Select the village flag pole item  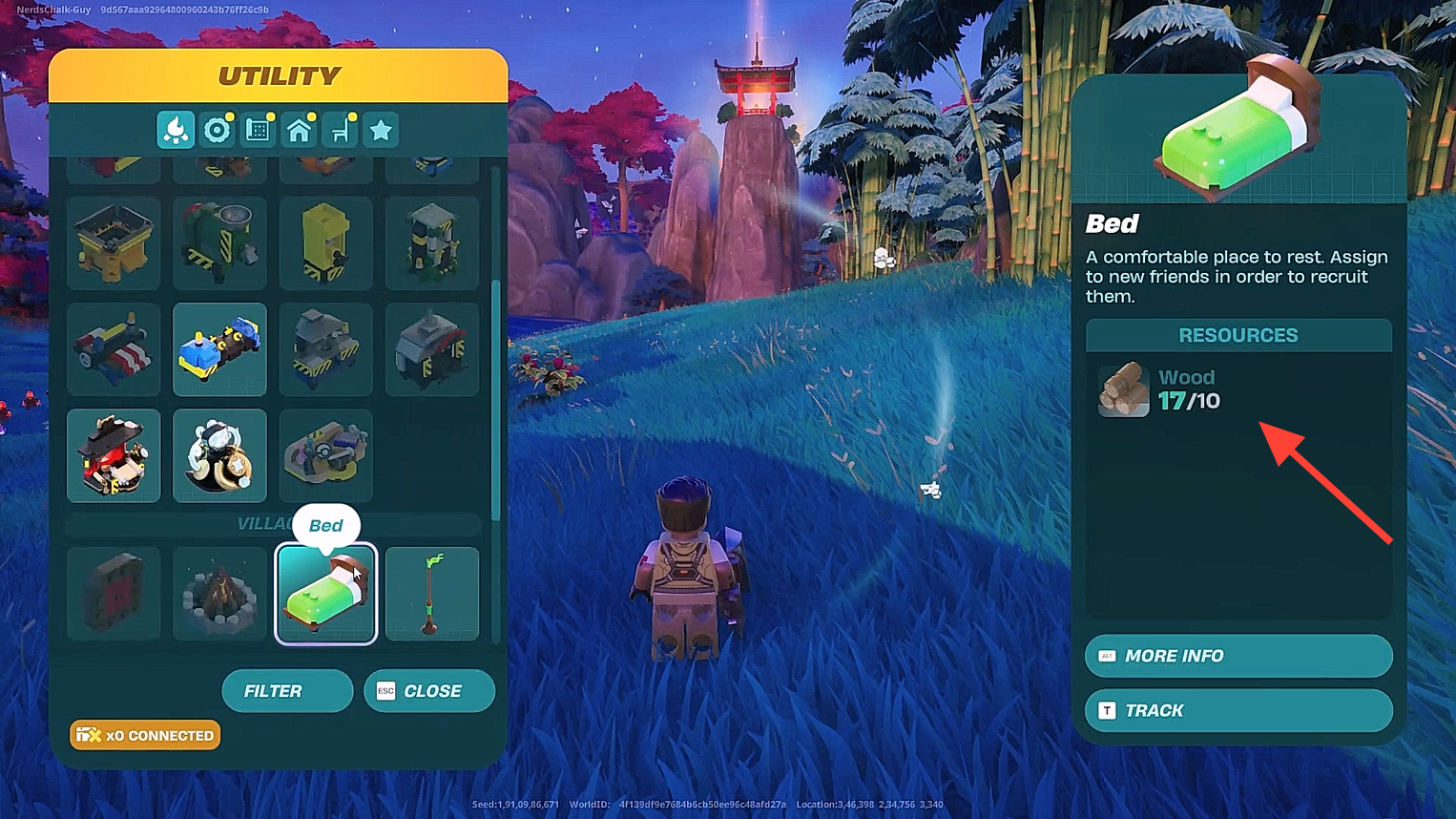point(431,594)
